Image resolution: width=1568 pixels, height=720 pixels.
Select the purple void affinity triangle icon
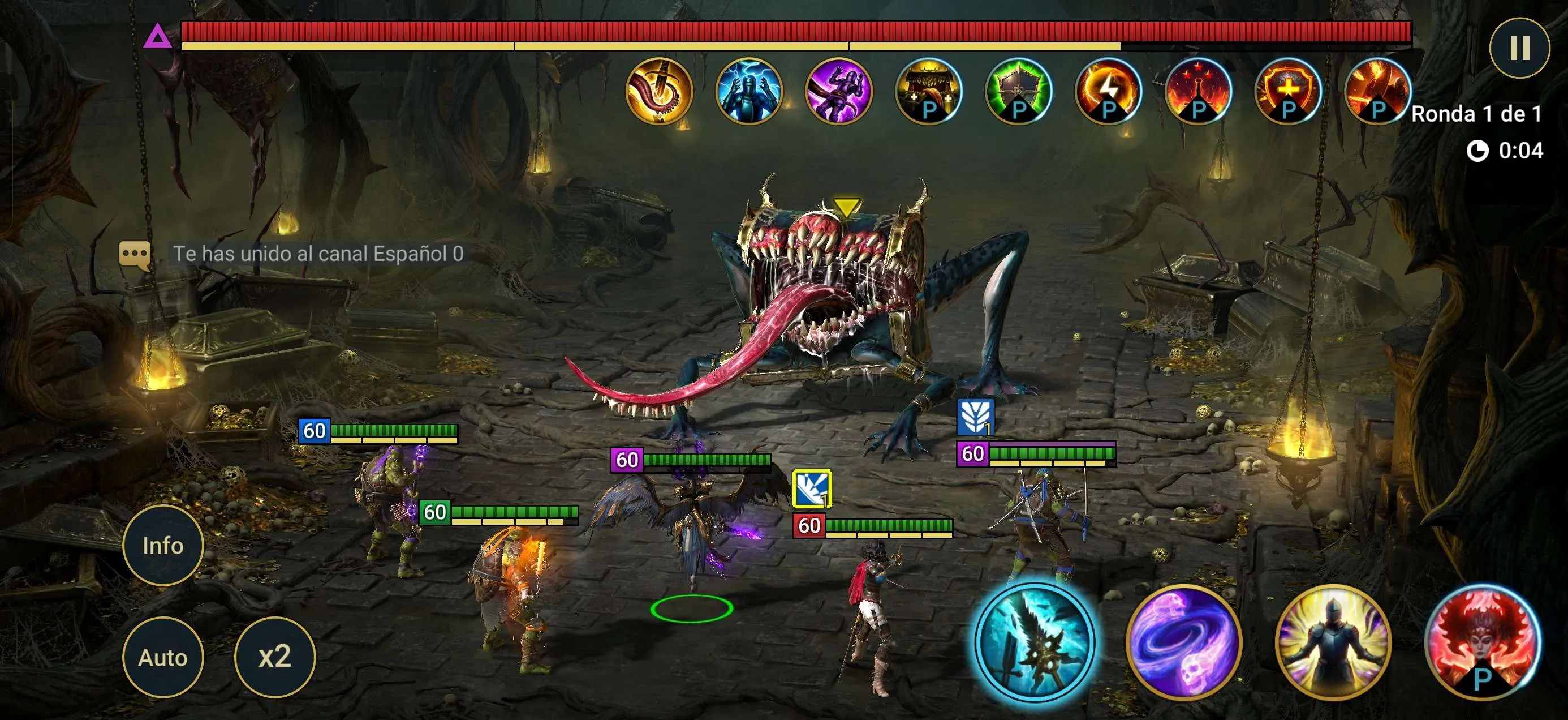(x=158, y=37)
